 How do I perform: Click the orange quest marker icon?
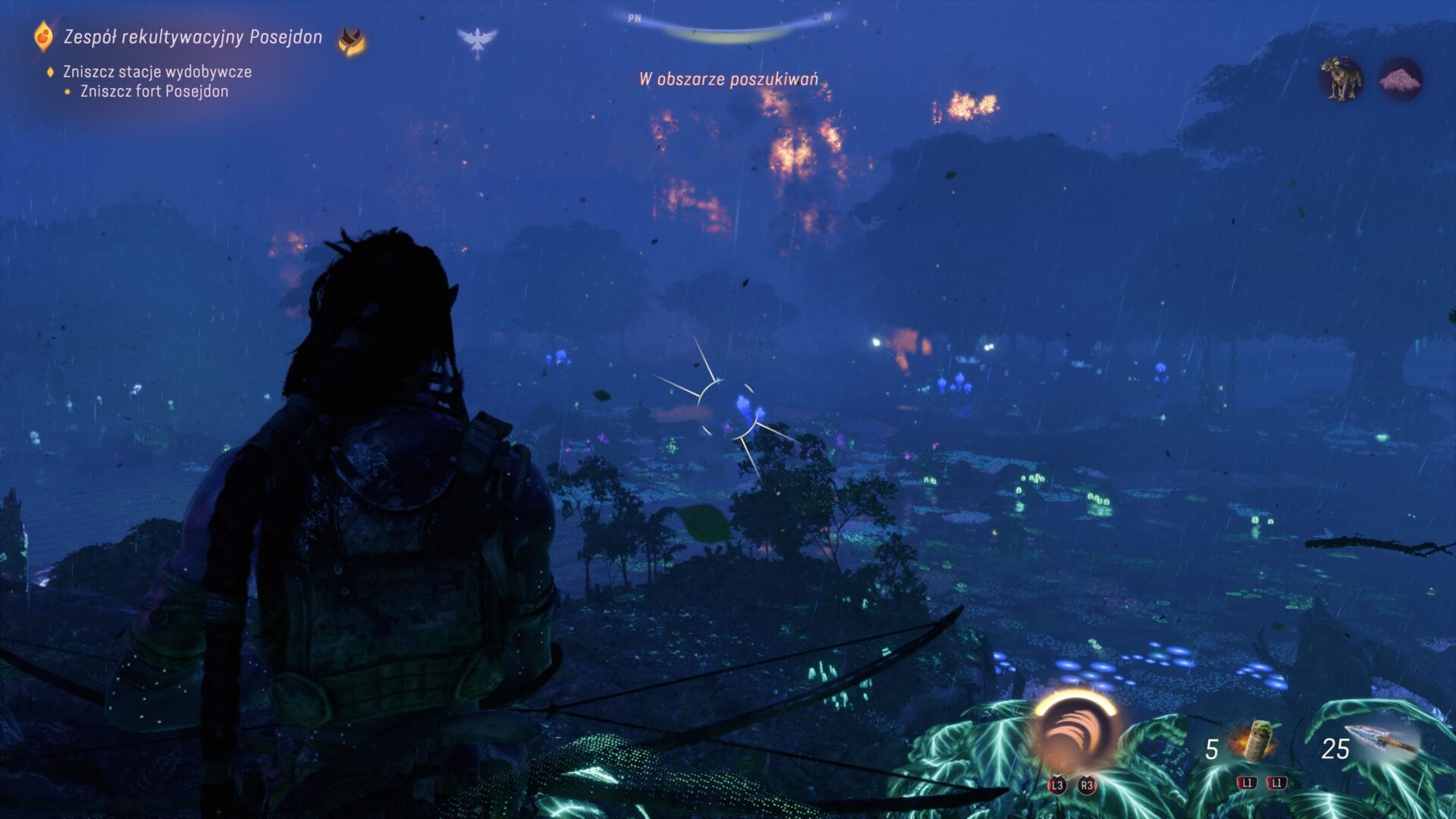44,36
